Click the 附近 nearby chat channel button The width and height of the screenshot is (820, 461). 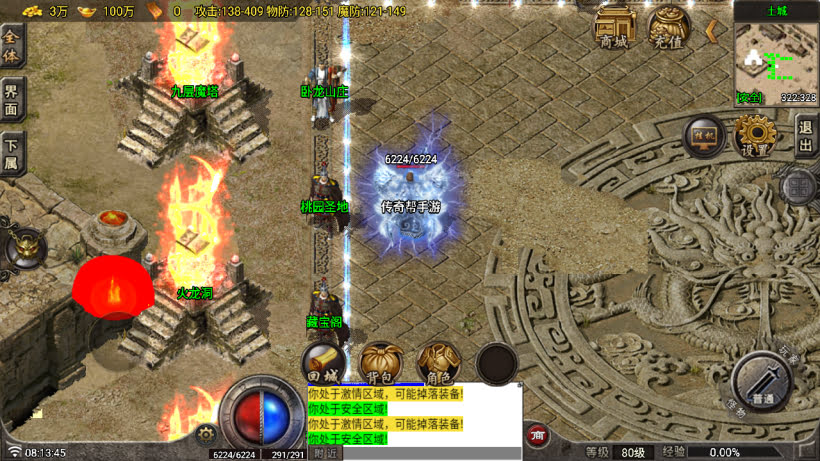tap(326, 453)
